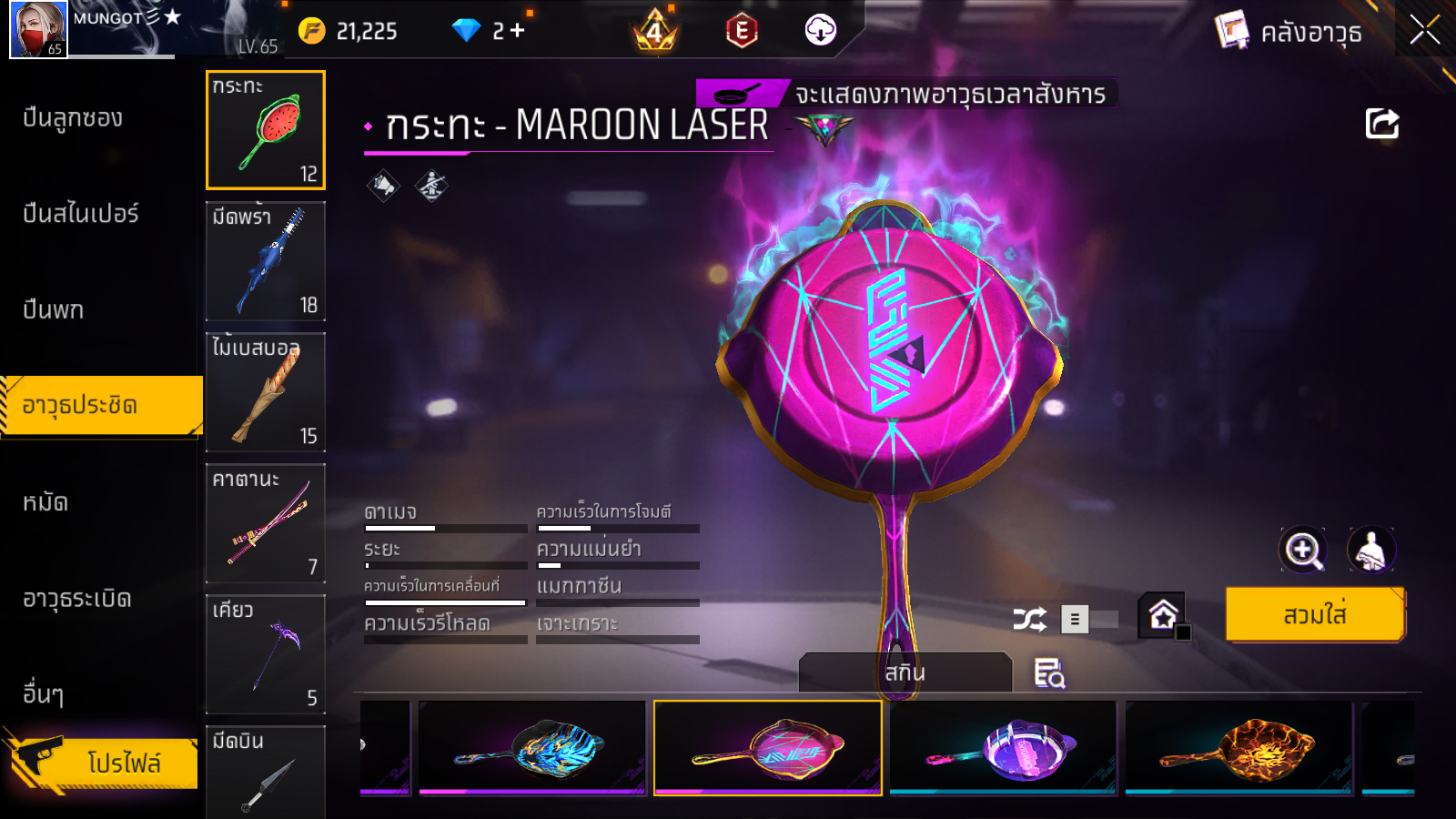Image resolution: width=1456 pixels, height=819 pixels.
Task: Toggle random skin shuffle switch
Action: [1089, 620]
